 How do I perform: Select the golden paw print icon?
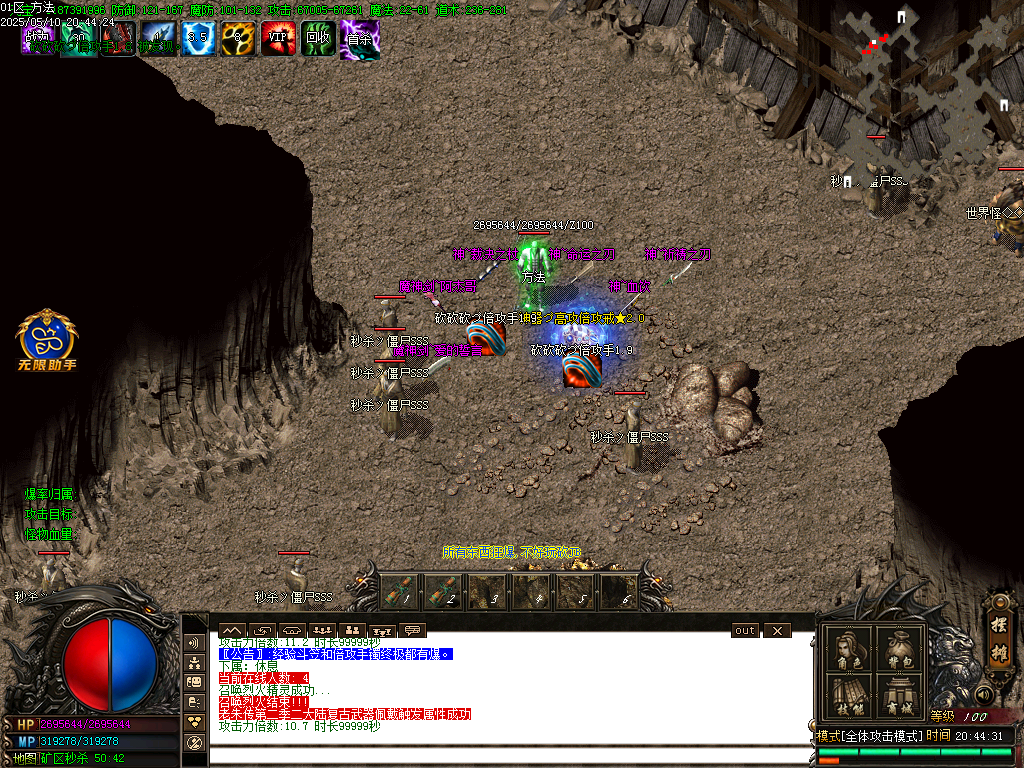[x=238, y=38]
